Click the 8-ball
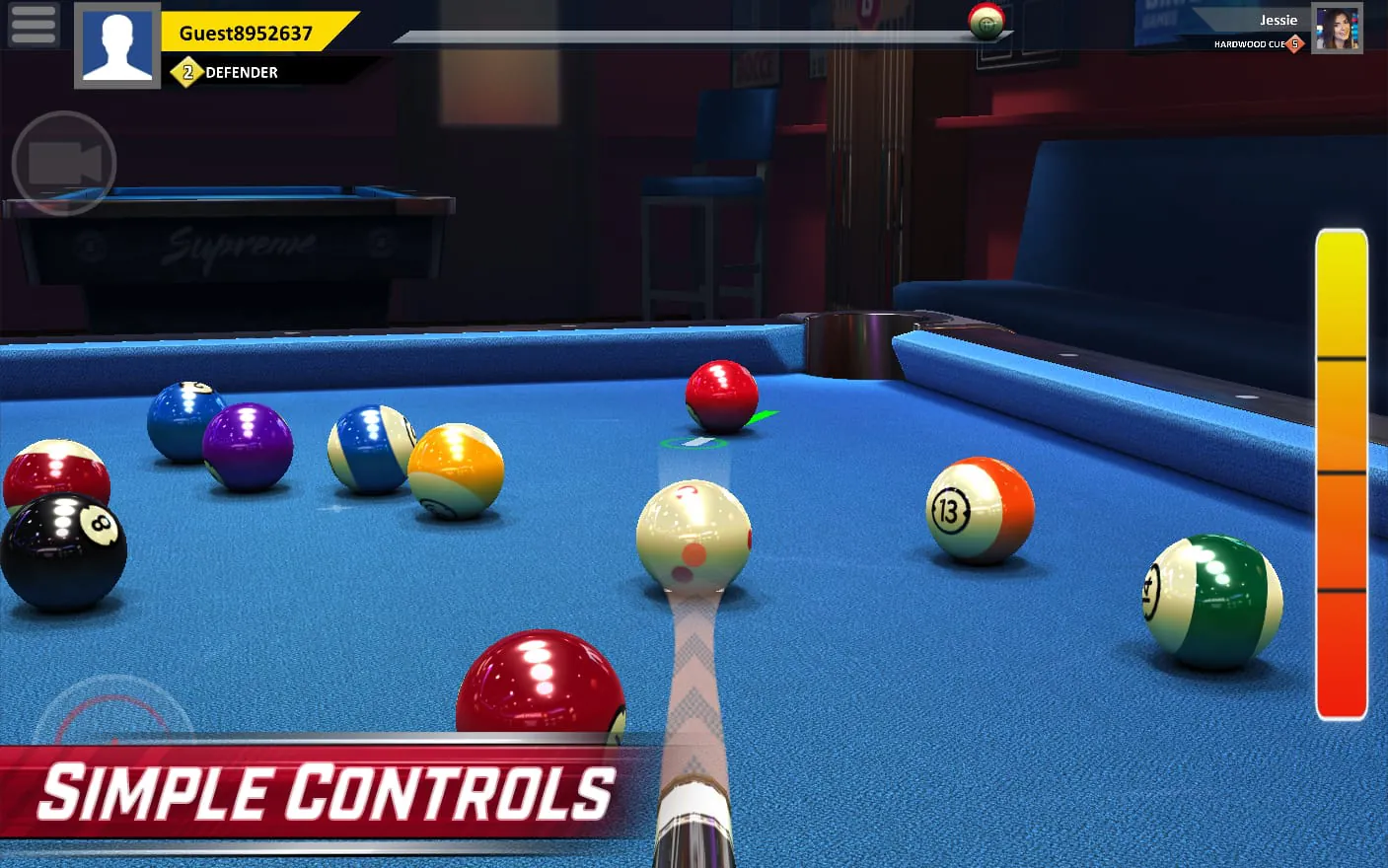This screenshot has width=1388, height=868. click(x=64, y=549)
